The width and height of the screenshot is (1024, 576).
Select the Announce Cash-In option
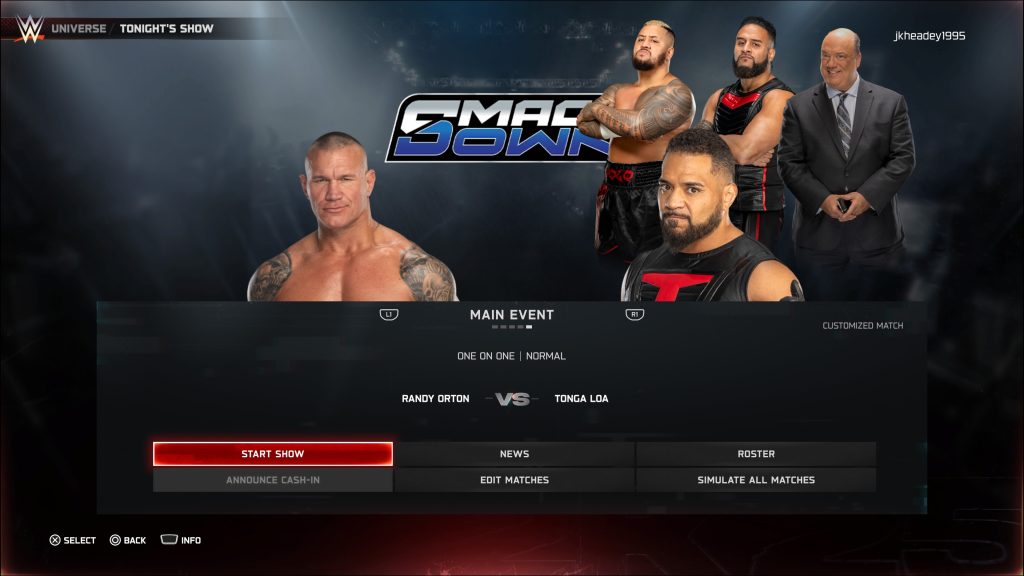click(x=272, y=480)
